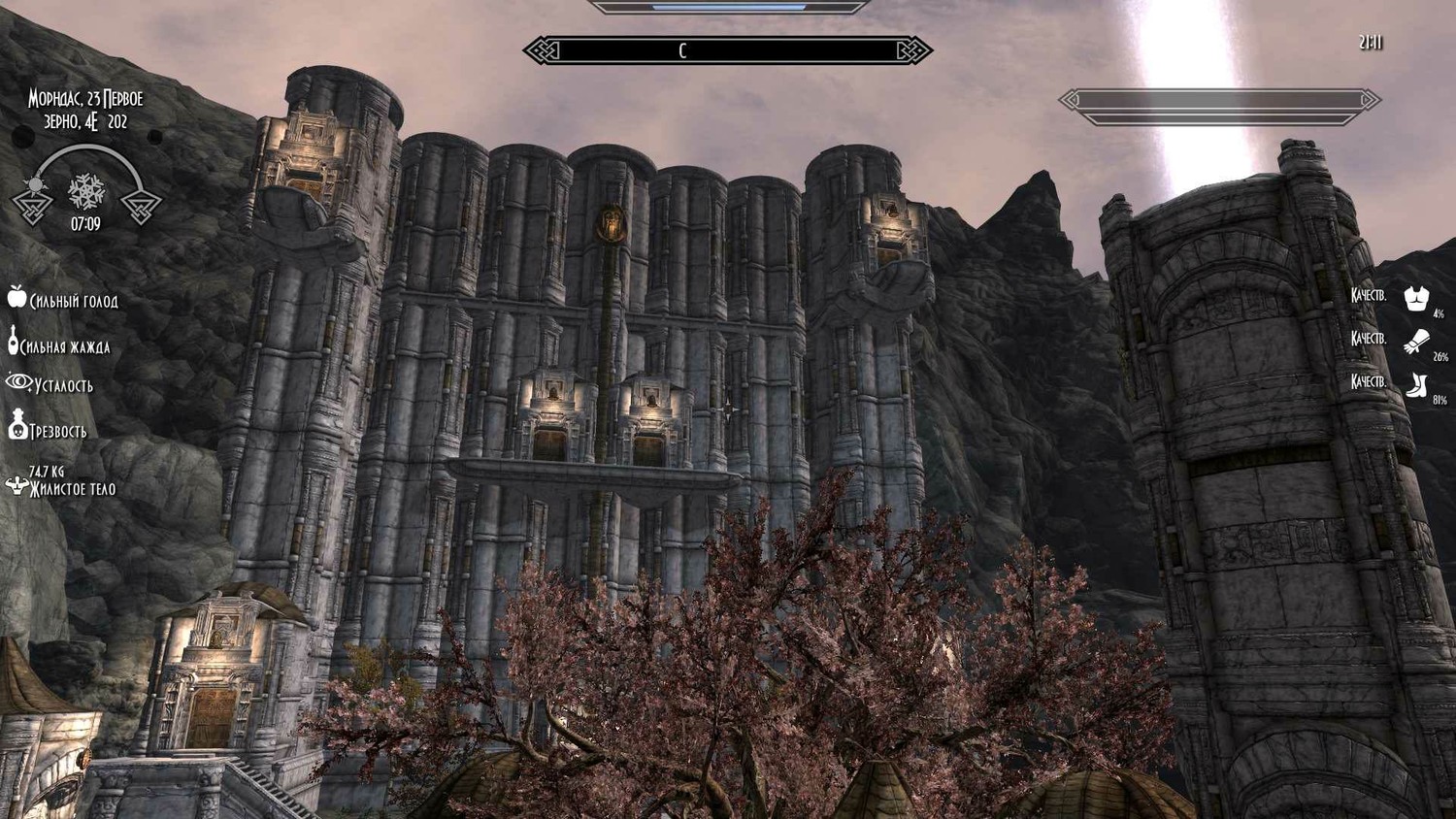This screenshot has width=1456, height=819.
Task: Click the apple hunger status icon
Action: coord(17,297)
